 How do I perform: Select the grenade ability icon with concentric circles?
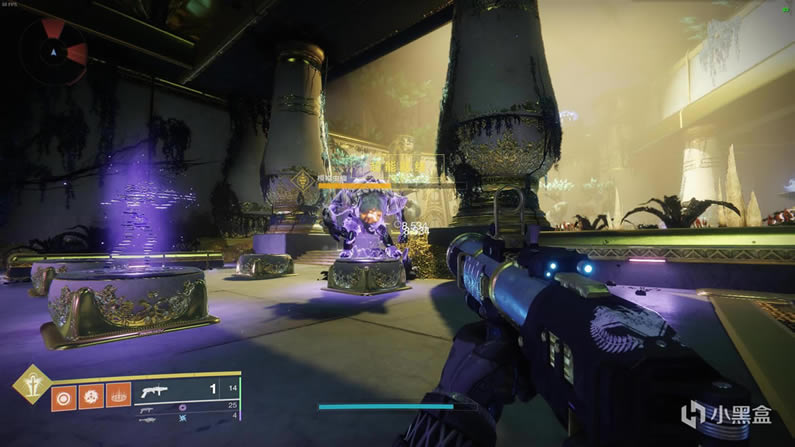click(64, 395)
